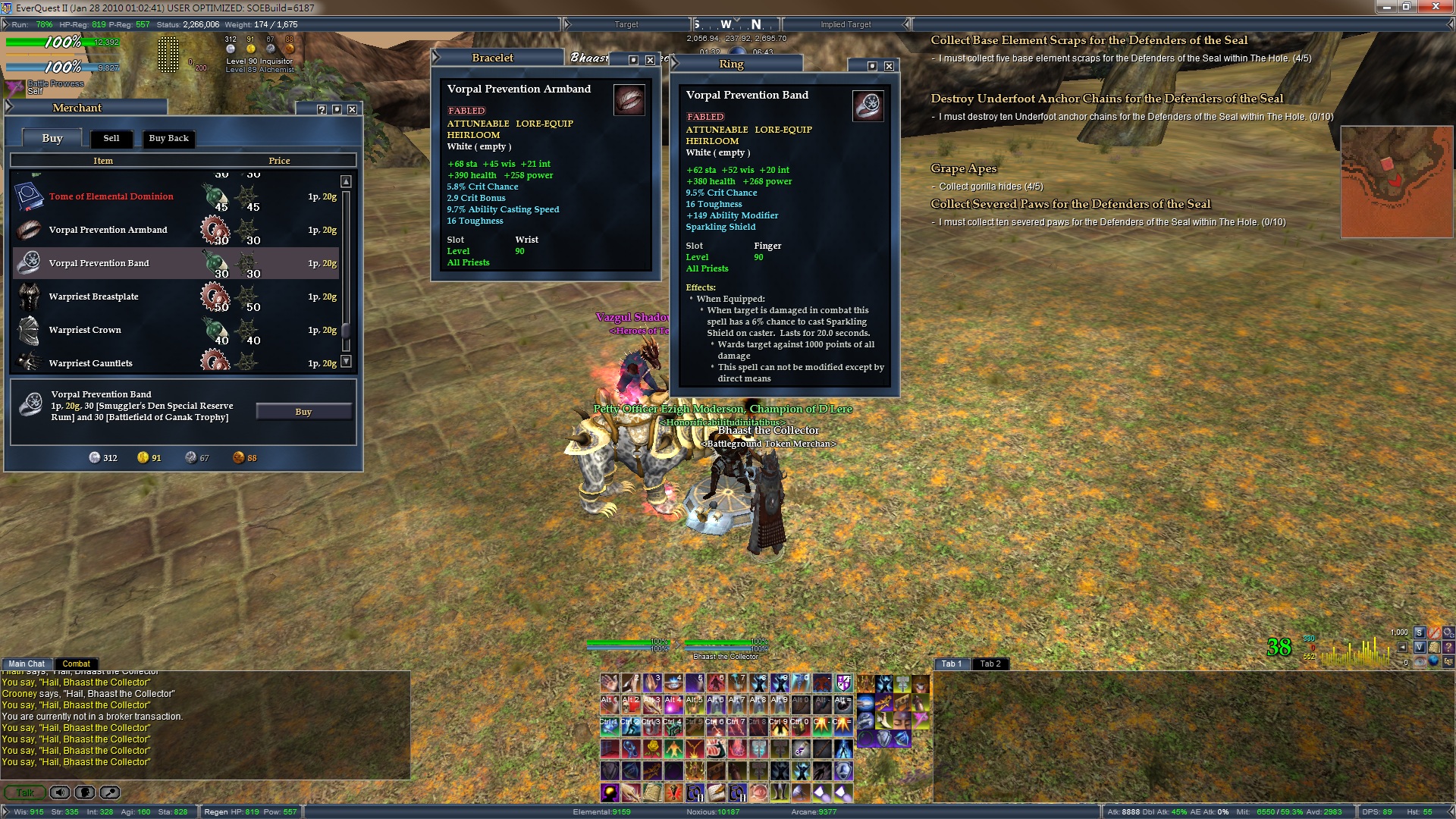Image resolution: width=1456 pixels, height=819 pixels.
Task: Open the Merchant window help button
Action: point(322,109)
